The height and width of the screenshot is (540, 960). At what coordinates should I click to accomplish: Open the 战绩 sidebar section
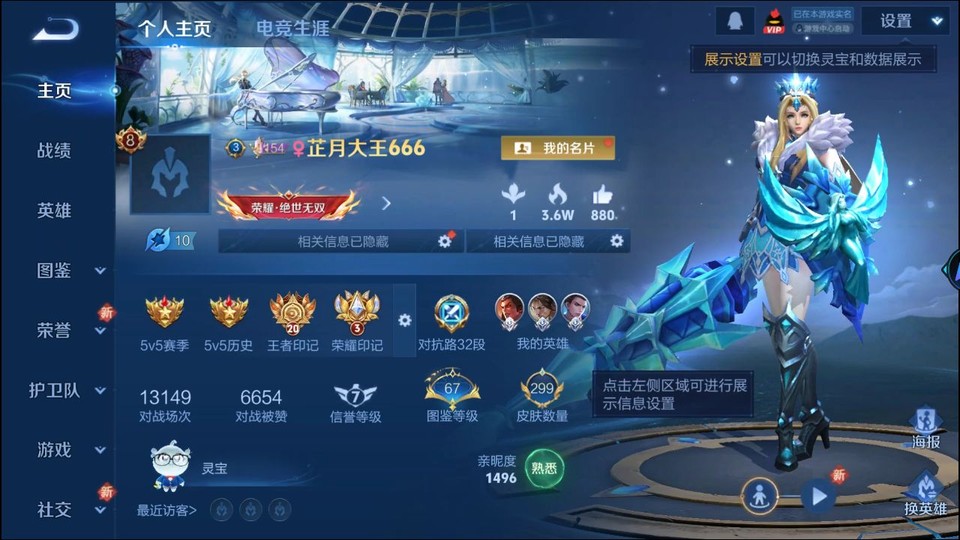point(54,151)
